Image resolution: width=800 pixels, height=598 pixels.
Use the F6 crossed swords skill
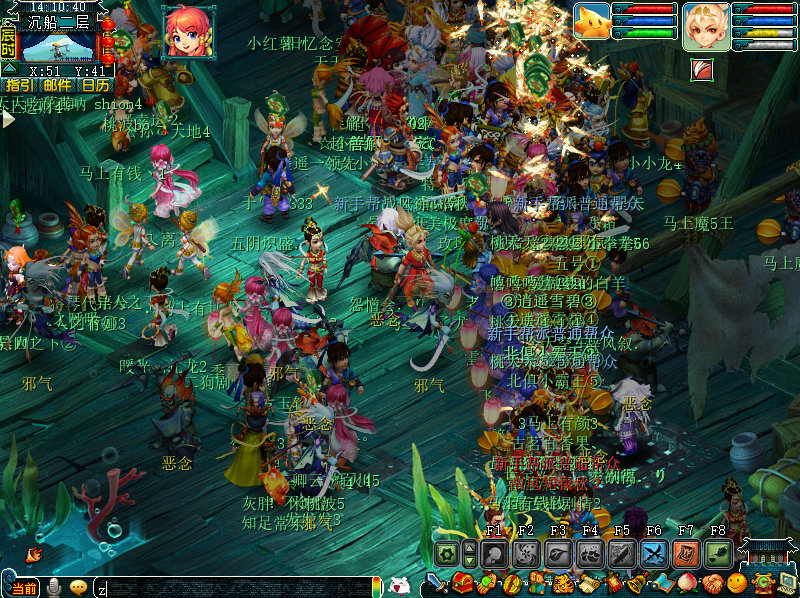pyautogui.click(x=654, y=554)
